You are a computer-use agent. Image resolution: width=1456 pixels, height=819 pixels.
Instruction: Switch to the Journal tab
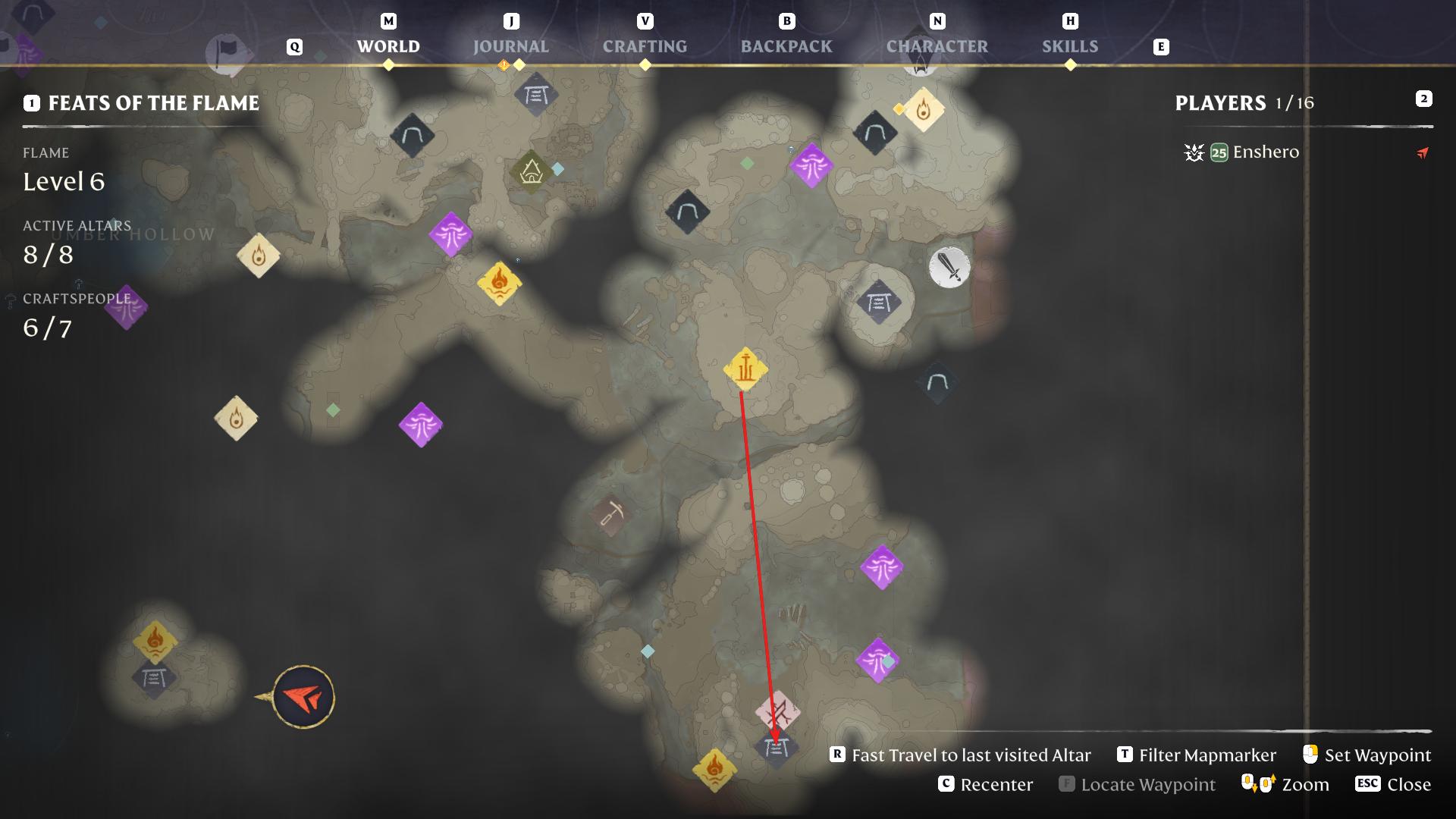point(510,46)
